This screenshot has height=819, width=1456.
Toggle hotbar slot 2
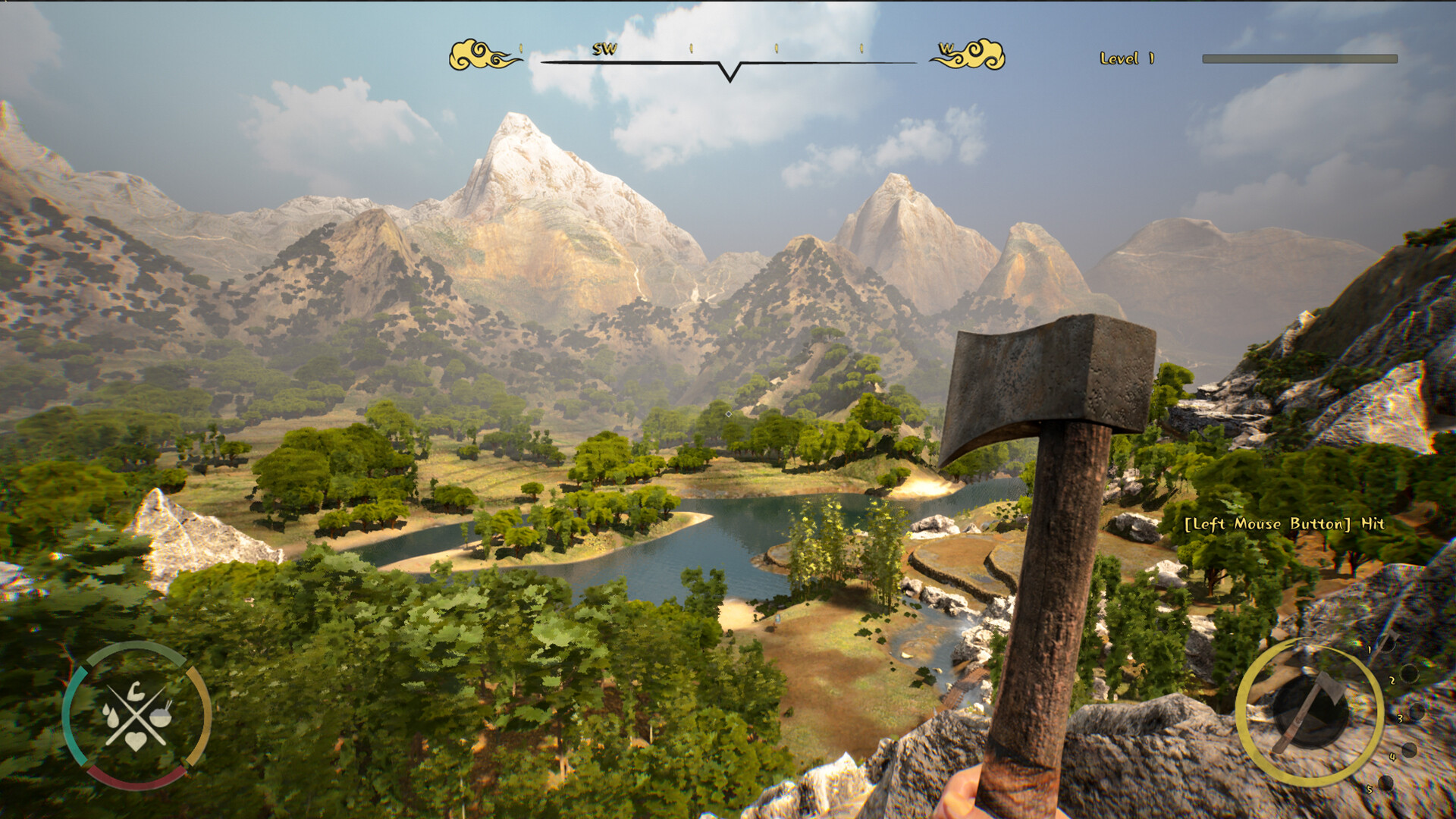coord(1410,674)
